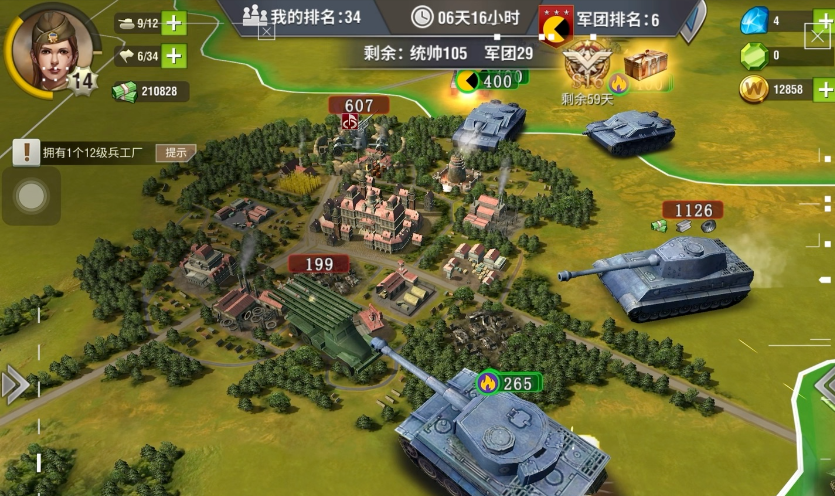Add more tank unit capacity
Image resolution: width=835 pixels, height=496 pixels.
coord(174,23)
